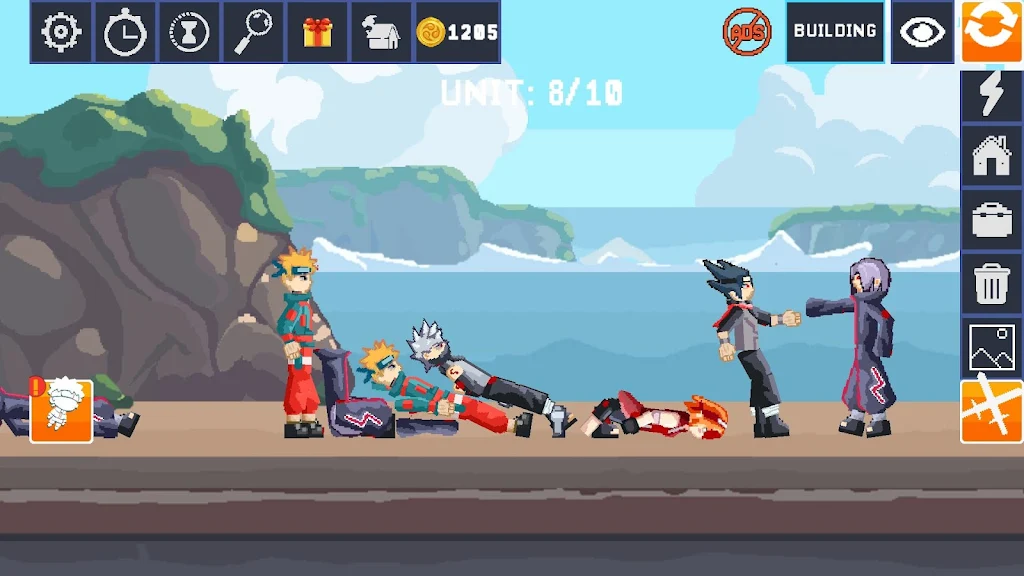
Task: Change the background via picture icon
Action: [992, 347]
